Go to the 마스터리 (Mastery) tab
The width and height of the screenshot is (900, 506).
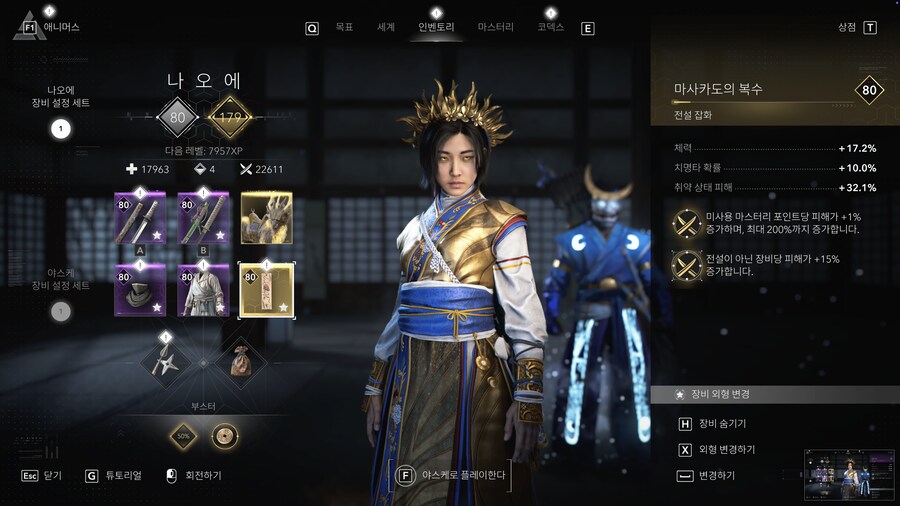tap(496, 28)
